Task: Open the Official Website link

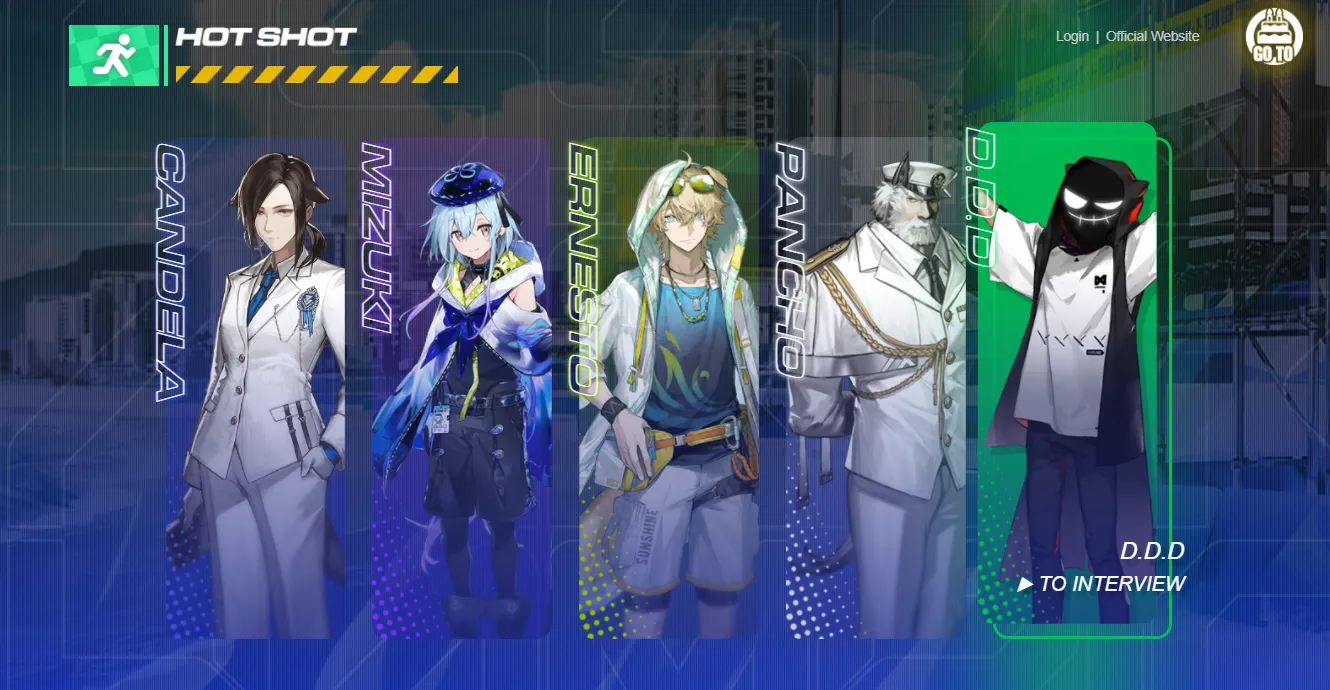Action: pyautogui.click(x=1152, y=36)
